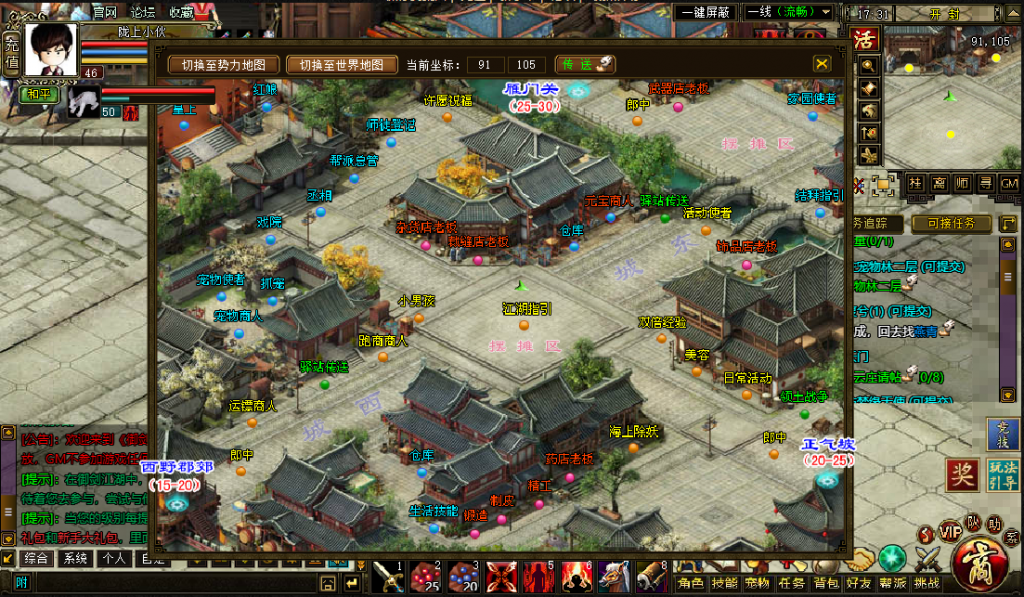
Task: Click the magnifying glass icon beside the minimap
Action: [868, 65]
